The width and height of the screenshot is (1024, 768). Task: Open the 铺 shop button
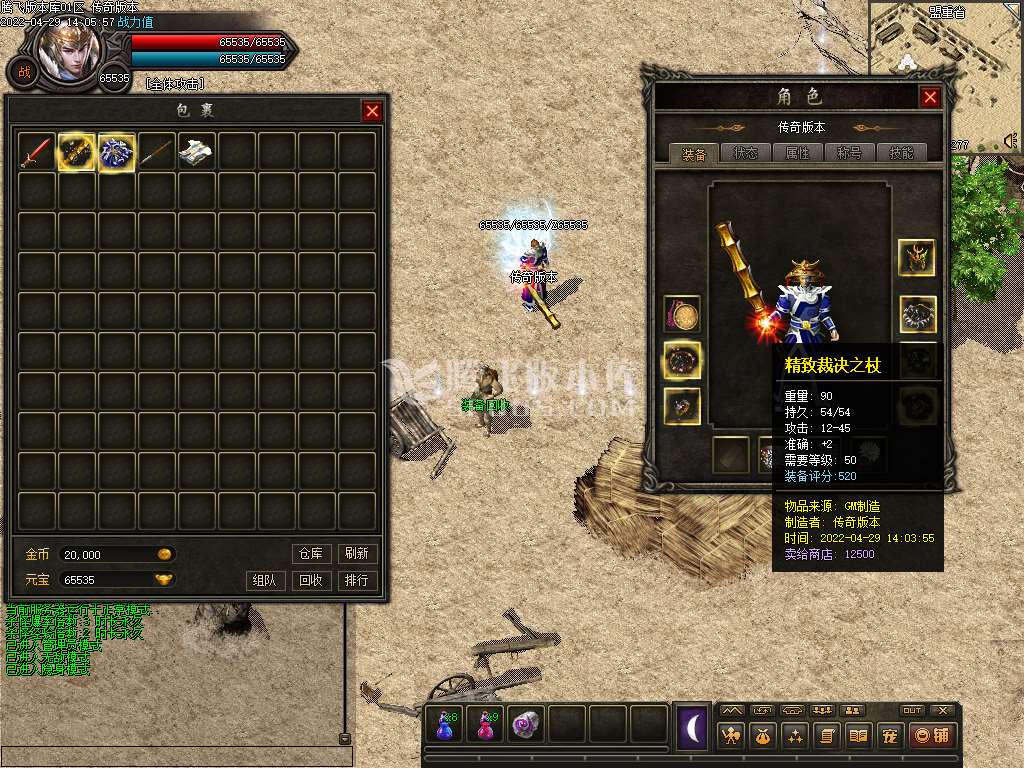click(931, 736)
